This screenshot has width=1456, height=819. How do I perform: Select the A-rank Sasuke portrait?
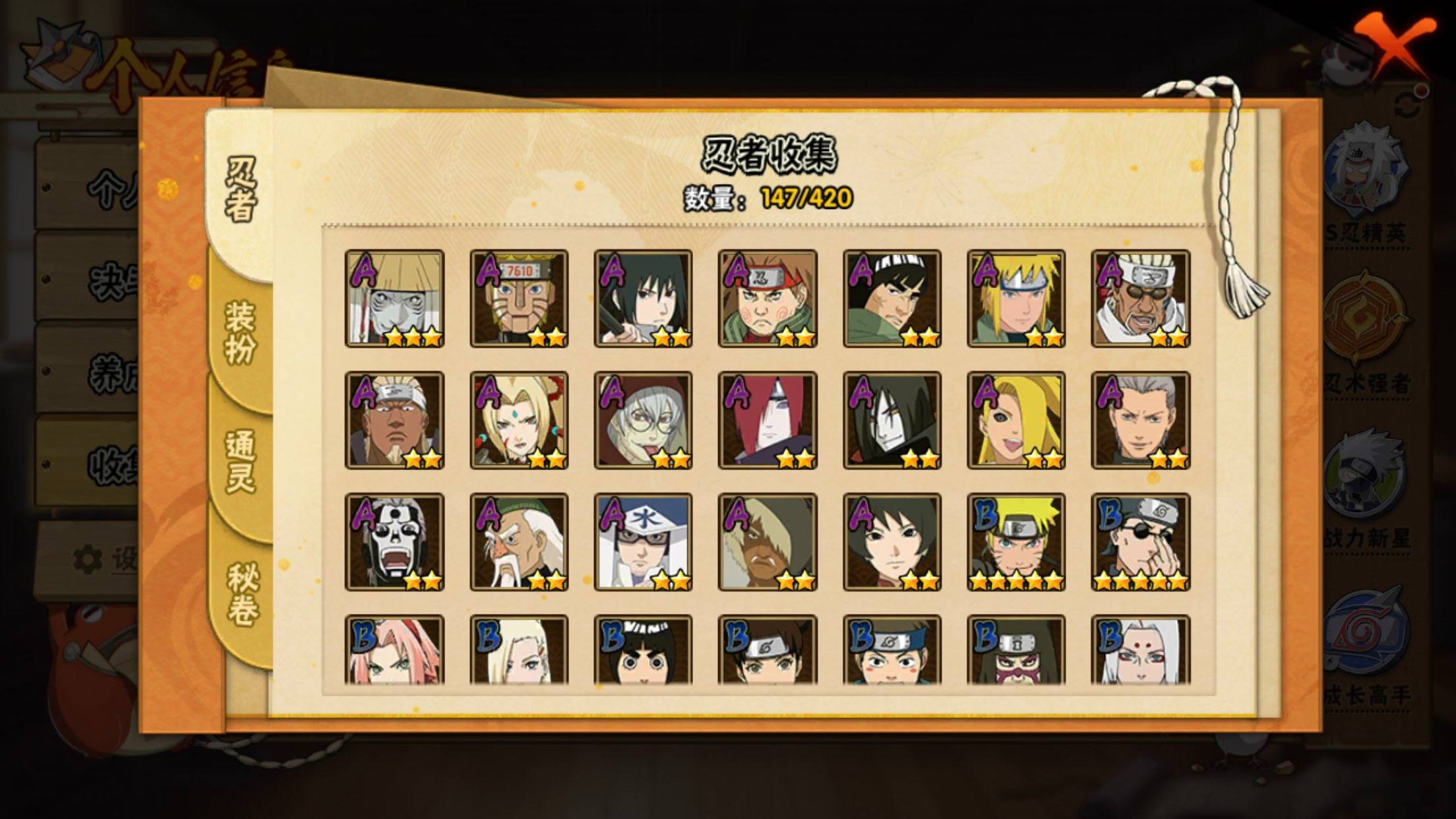[643, 298]
